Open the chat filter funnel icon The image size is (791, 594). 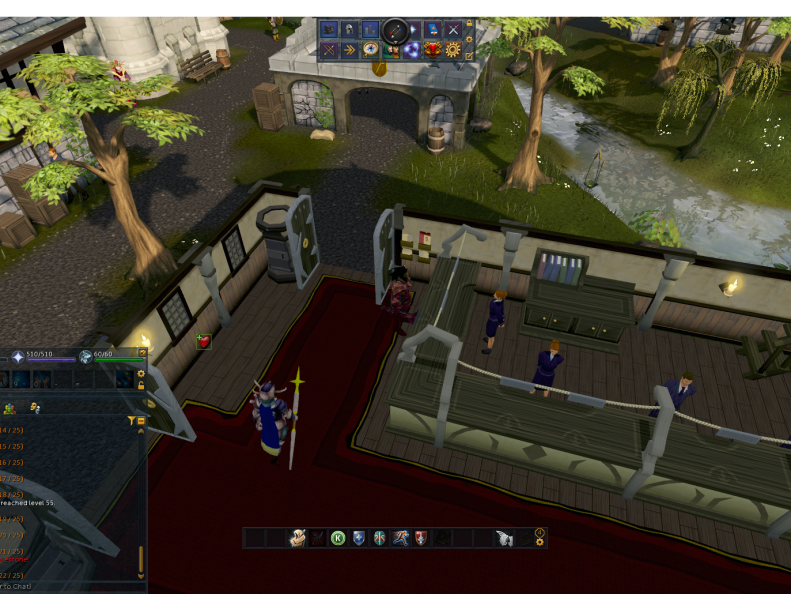coord(131,422)
